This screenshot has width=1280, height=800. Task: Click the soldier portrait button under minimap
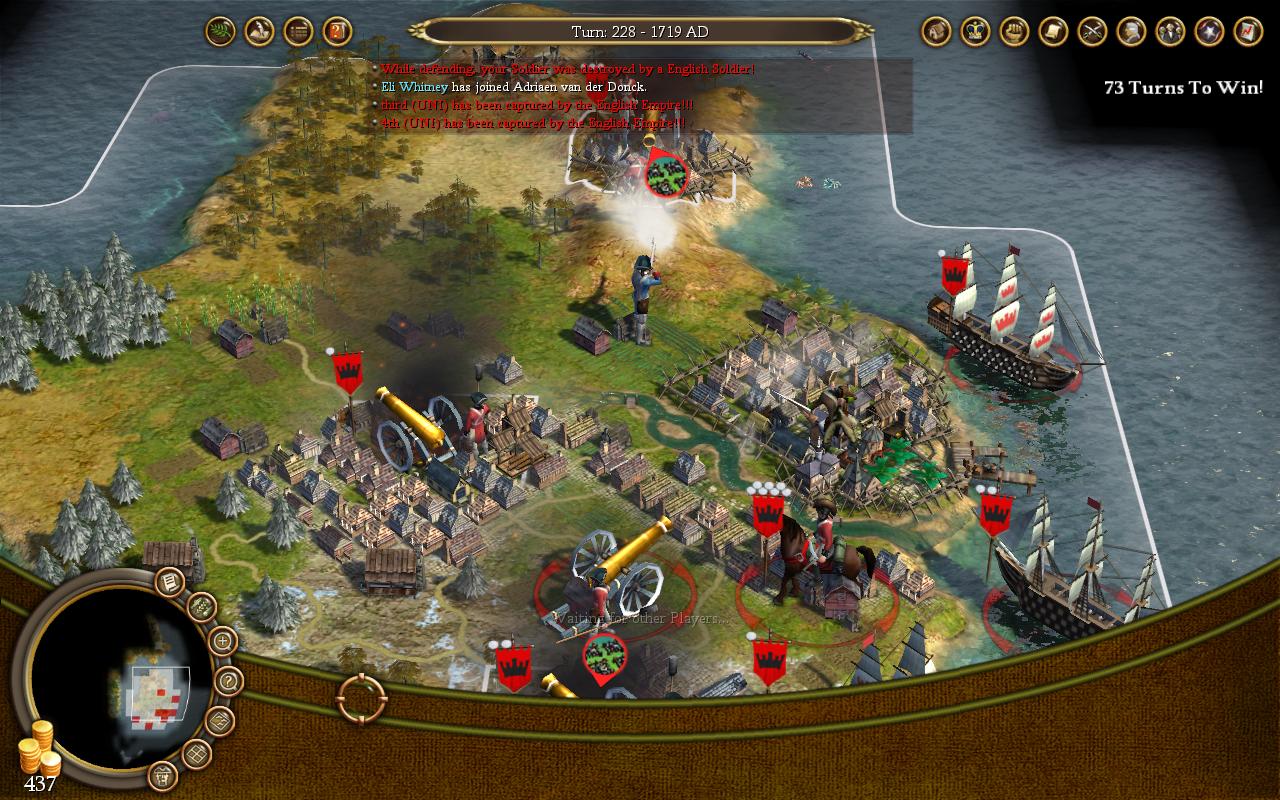click(x=162, y=775)
